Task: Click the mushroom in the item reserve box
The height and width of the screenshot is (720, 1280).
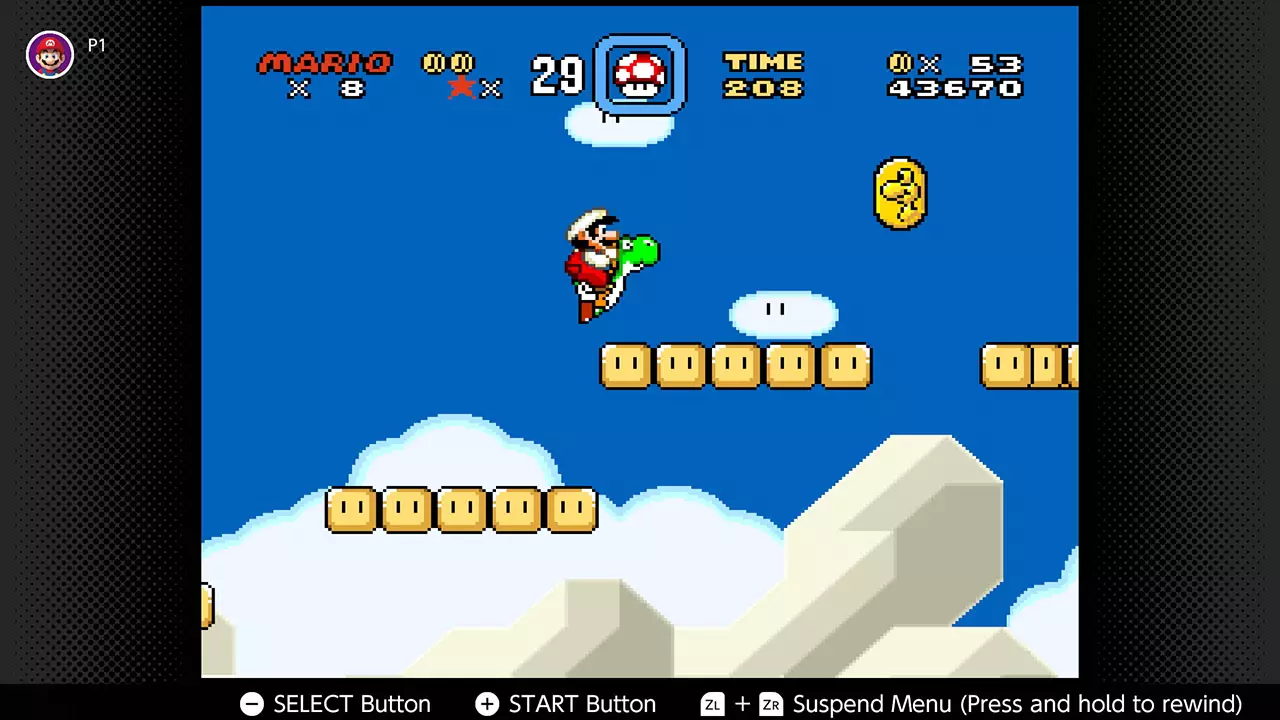Action: 640,73
